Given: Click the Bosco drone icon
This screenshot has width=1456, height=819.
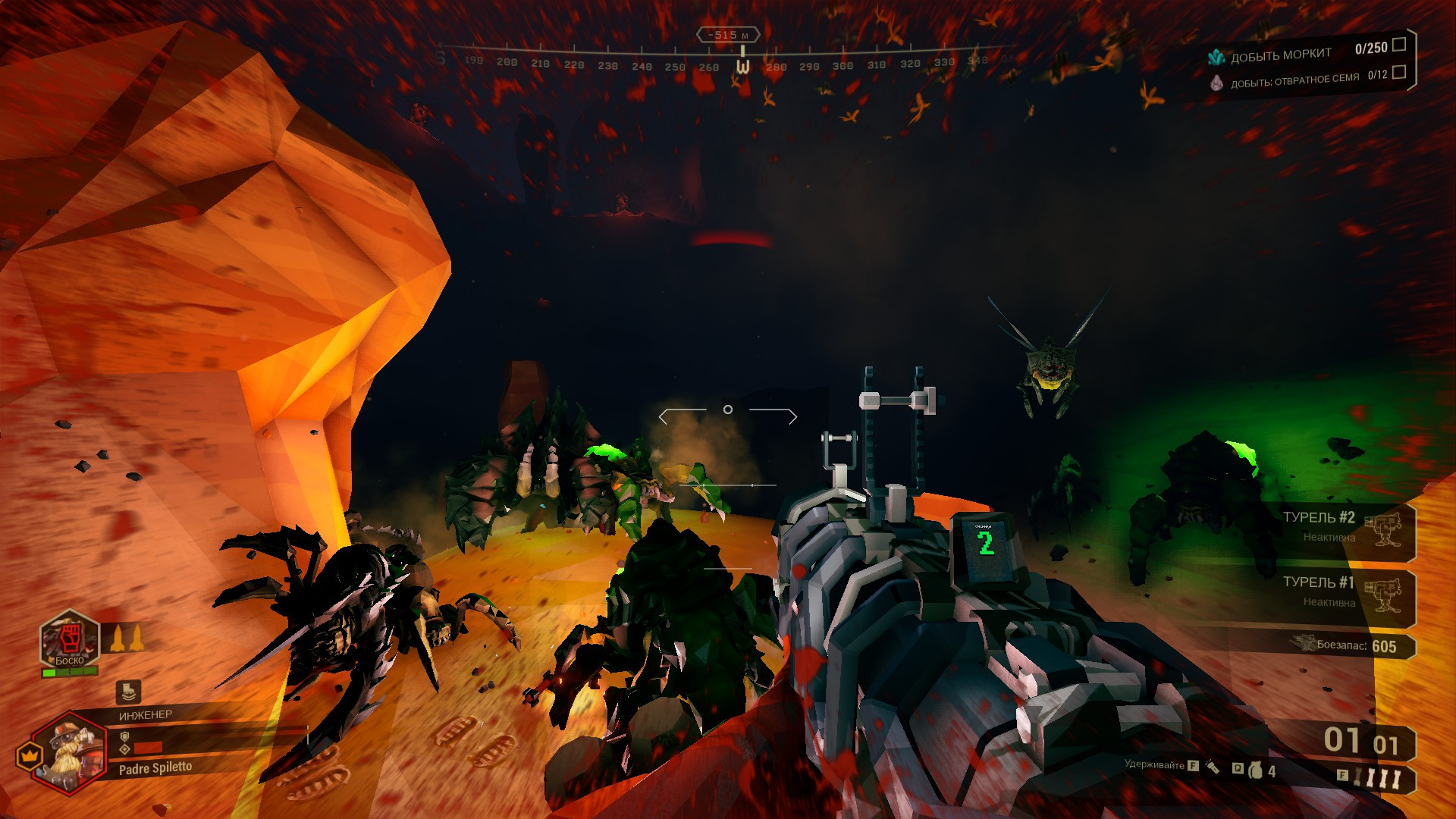Looking at the screenshot, I should pos(70,639).
